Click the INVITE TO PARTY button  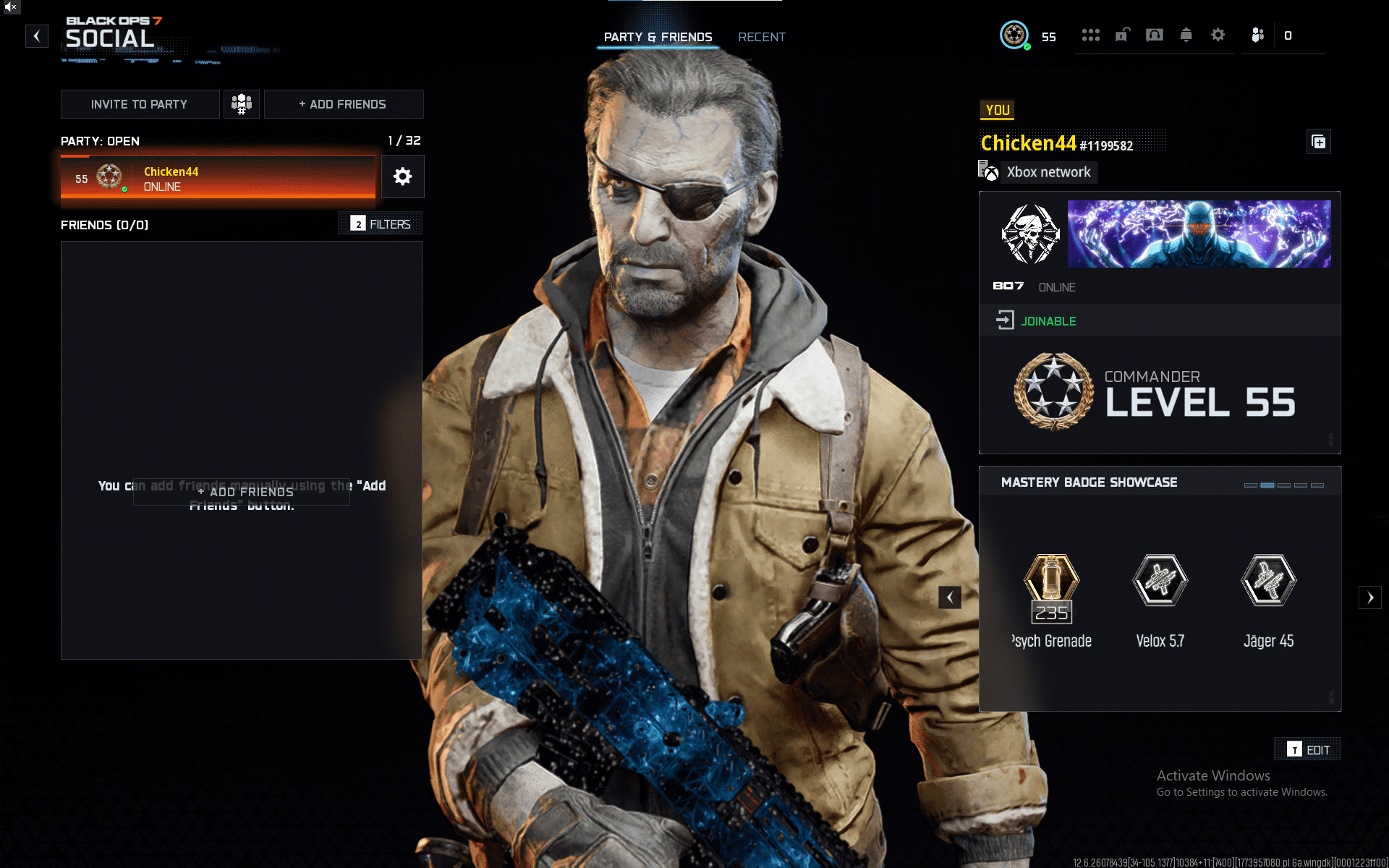(140, 103)
